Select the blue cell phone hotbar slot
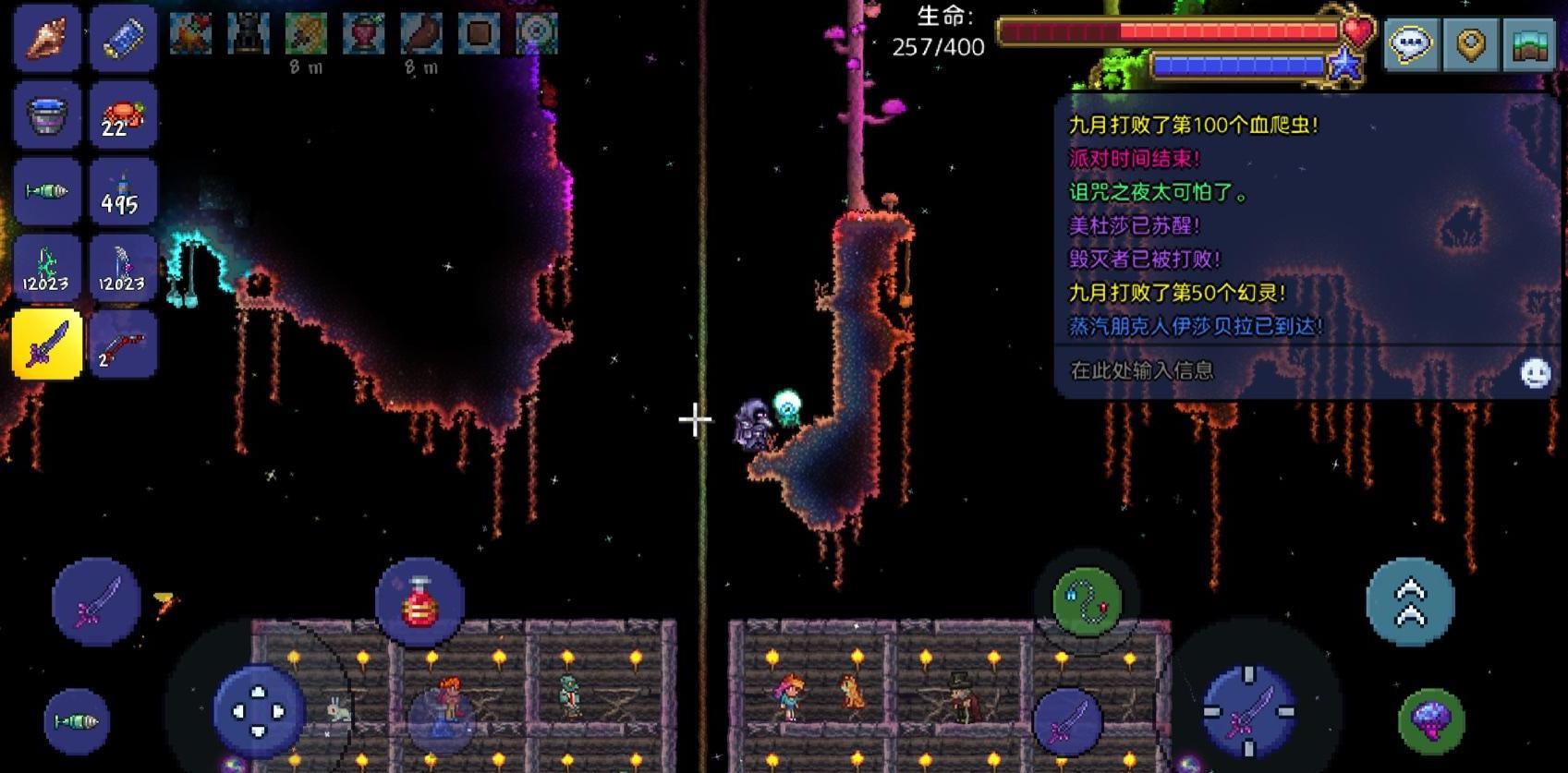The width and height of the screenshot is (1568, 773). coord(123,37)
